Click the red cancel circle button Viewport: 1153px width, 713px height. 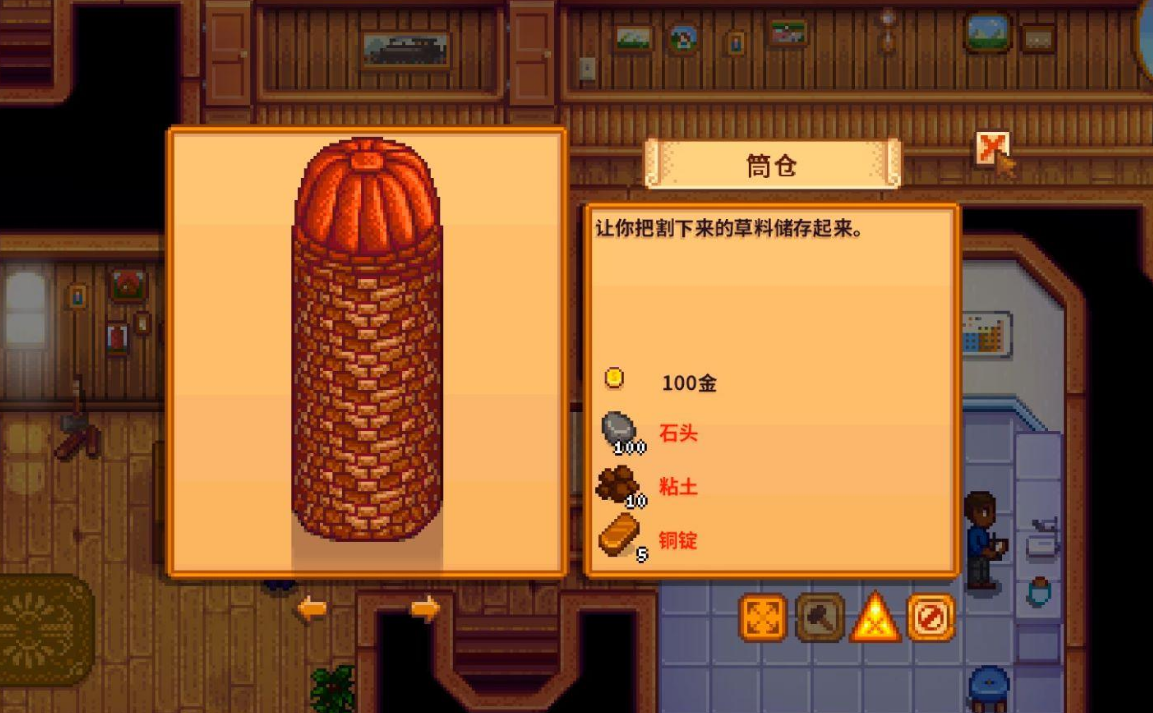(931, 618)
